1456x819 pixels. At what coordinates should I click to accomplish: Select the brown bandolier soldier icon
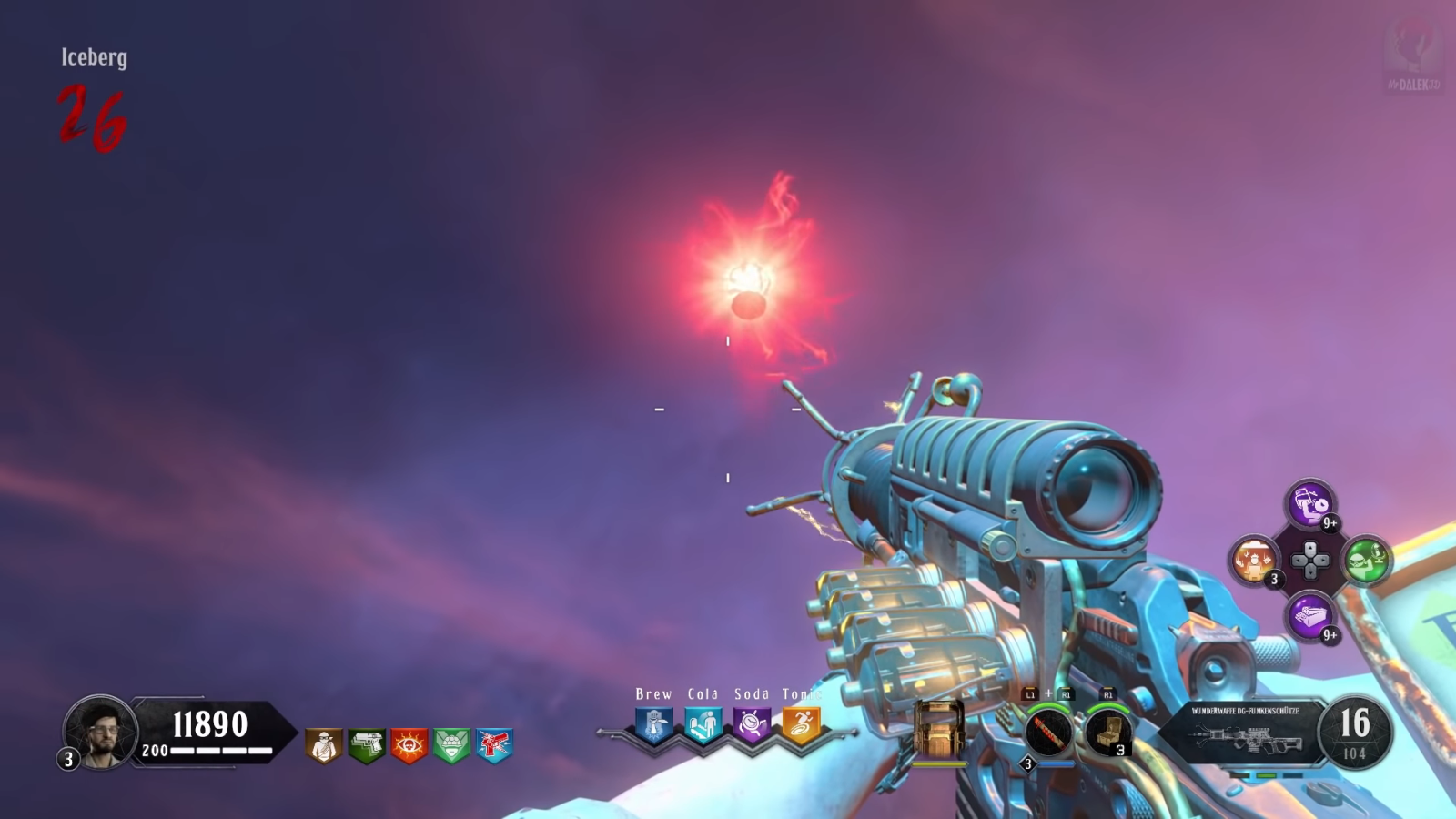(324, 745)
